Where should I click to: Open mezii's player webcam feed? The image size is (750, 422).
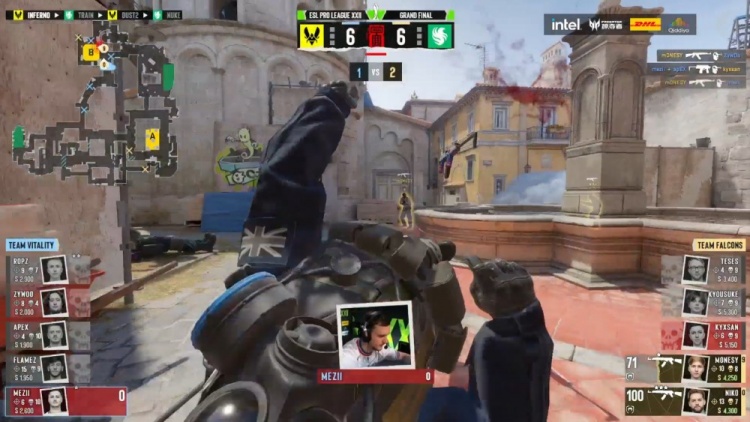[x=375, y=336]
